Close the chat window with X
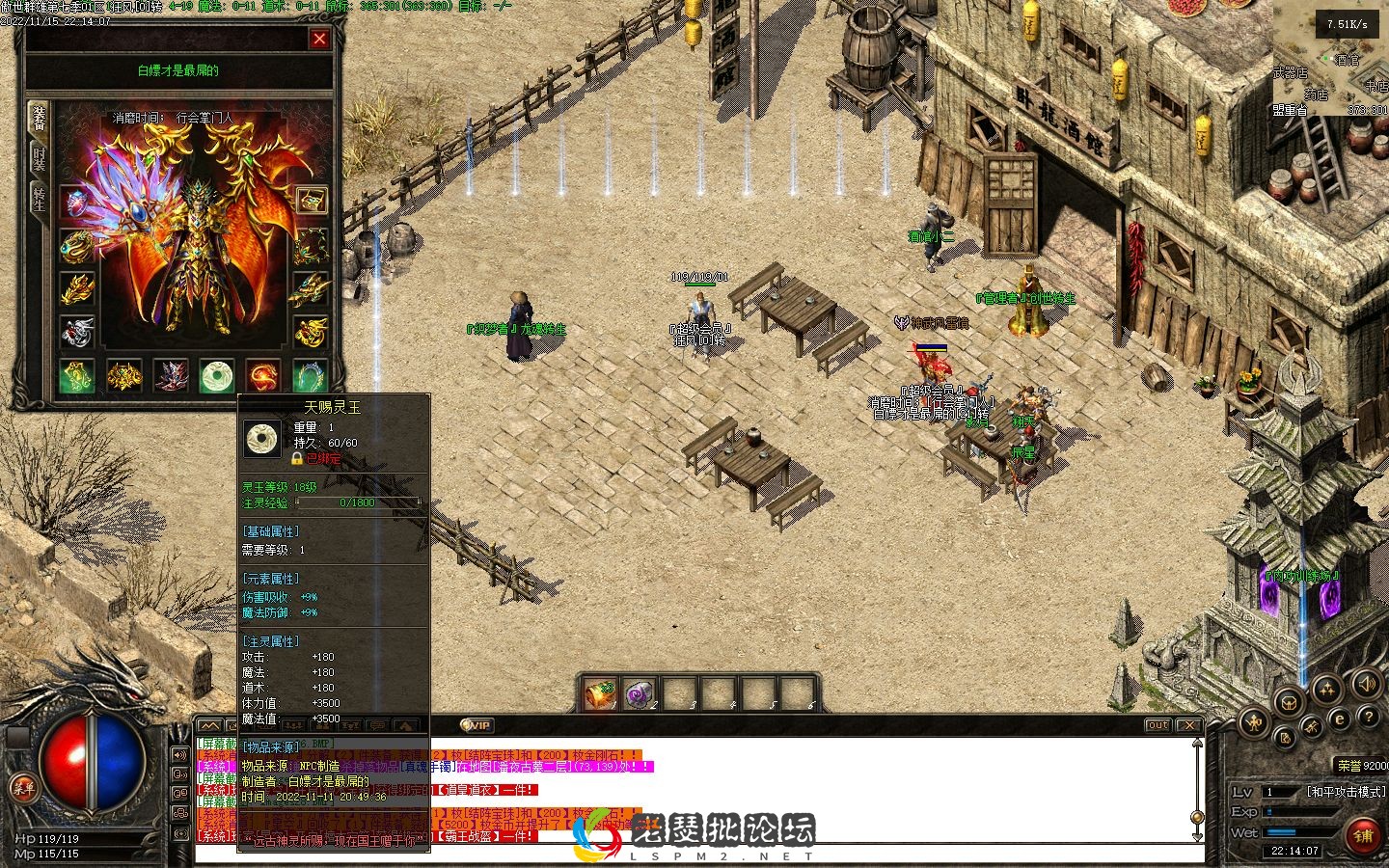The height and width of the screenshot is (868, 1389). click(1189, 725)
